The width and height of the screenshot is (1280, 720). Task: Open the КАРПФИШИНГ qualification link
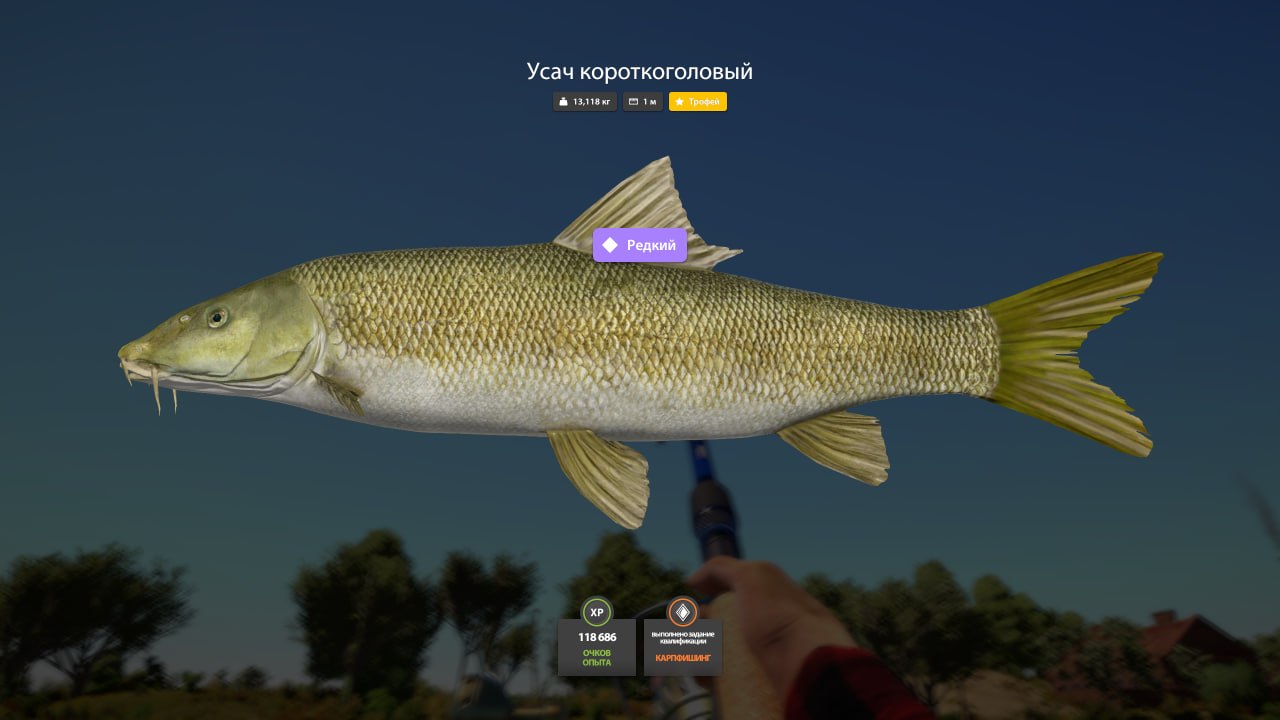pos(685,660)
